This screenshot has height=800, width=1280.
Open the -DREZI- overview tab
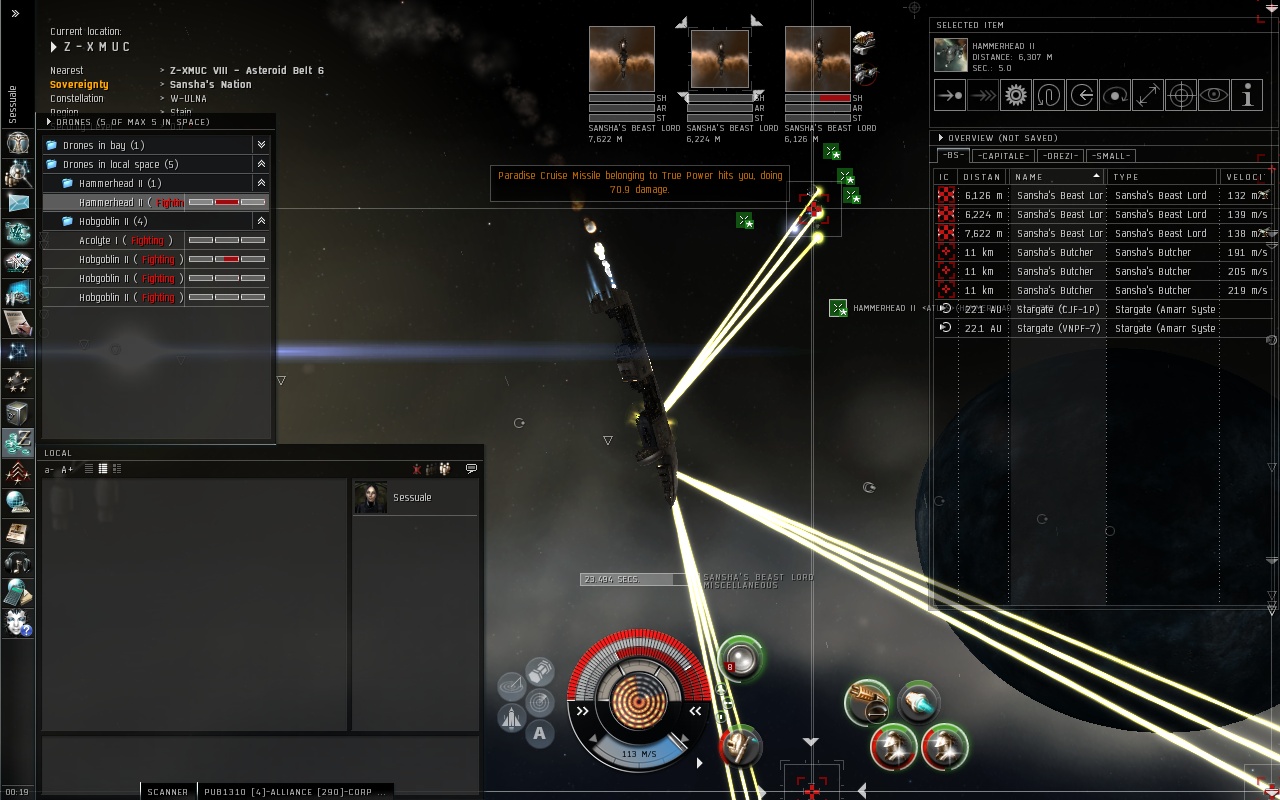pyautogui.click(x=1059, y=156)
